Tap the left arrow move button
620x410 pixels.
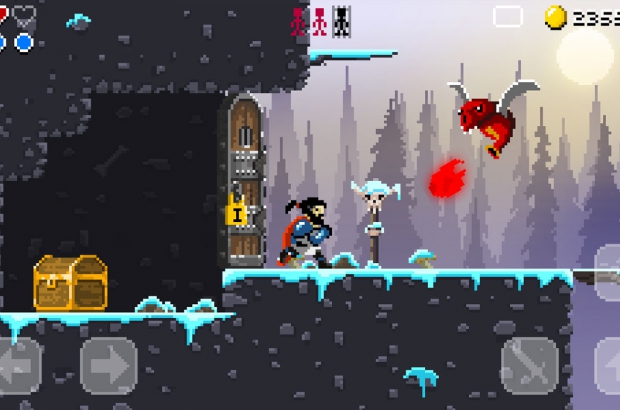click(18, 364)
